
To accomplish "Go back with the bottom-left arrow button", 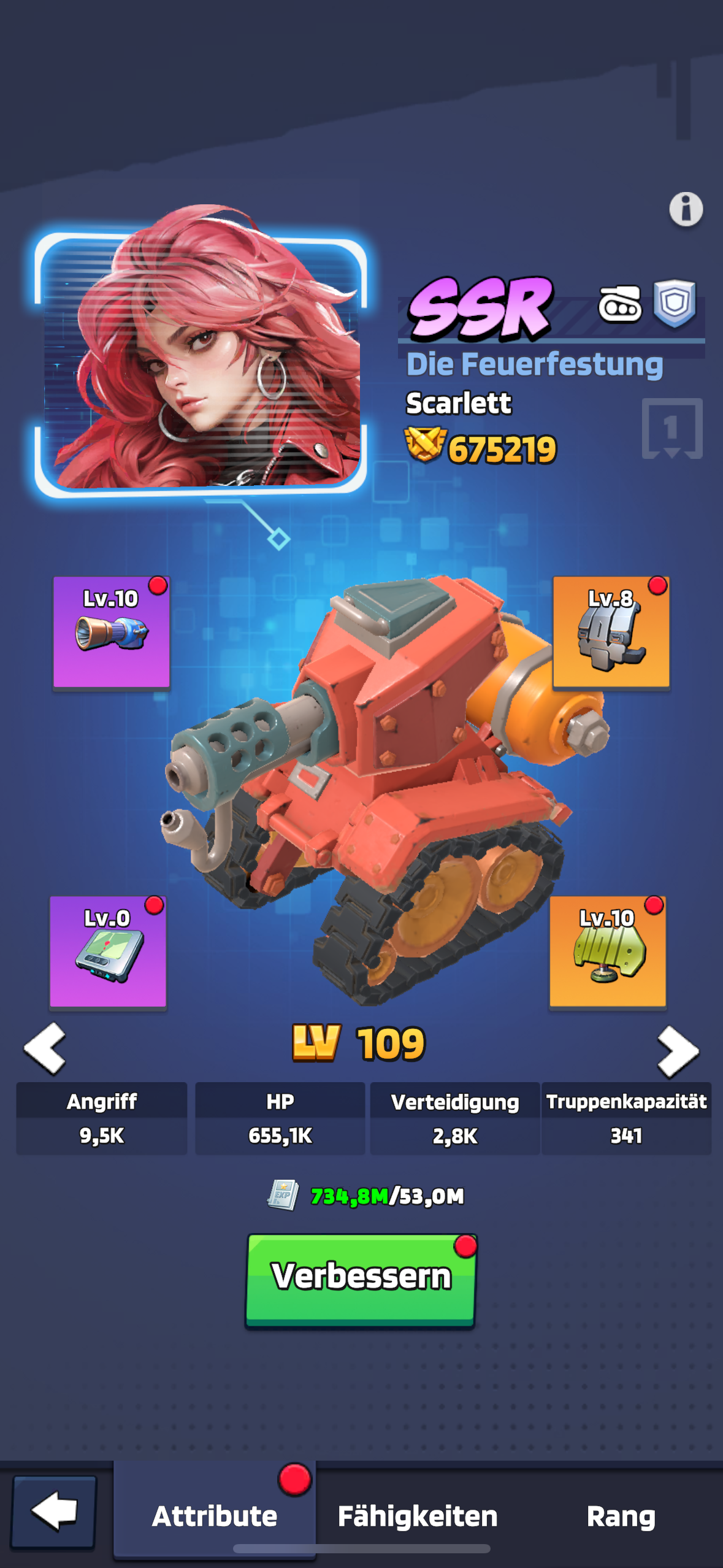I will 54,1512.
